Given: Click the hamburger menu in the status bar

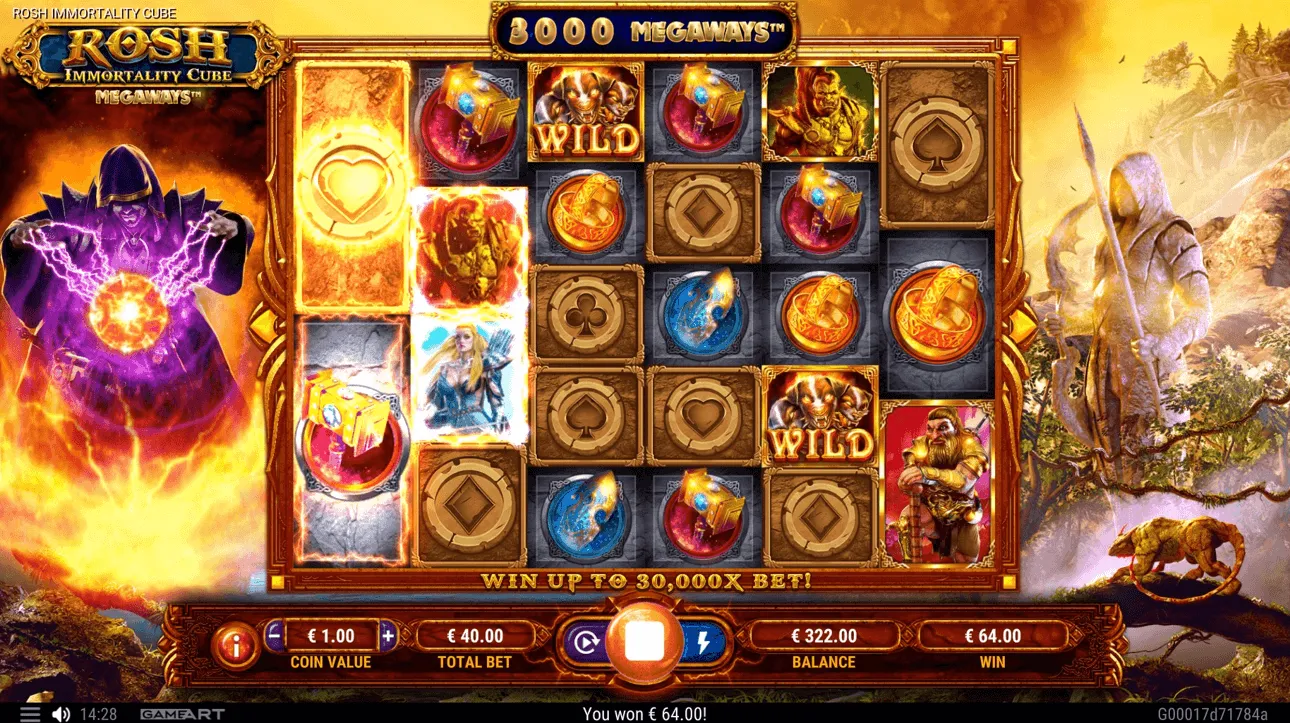Looking at the screenshot, I should (32, 712).
